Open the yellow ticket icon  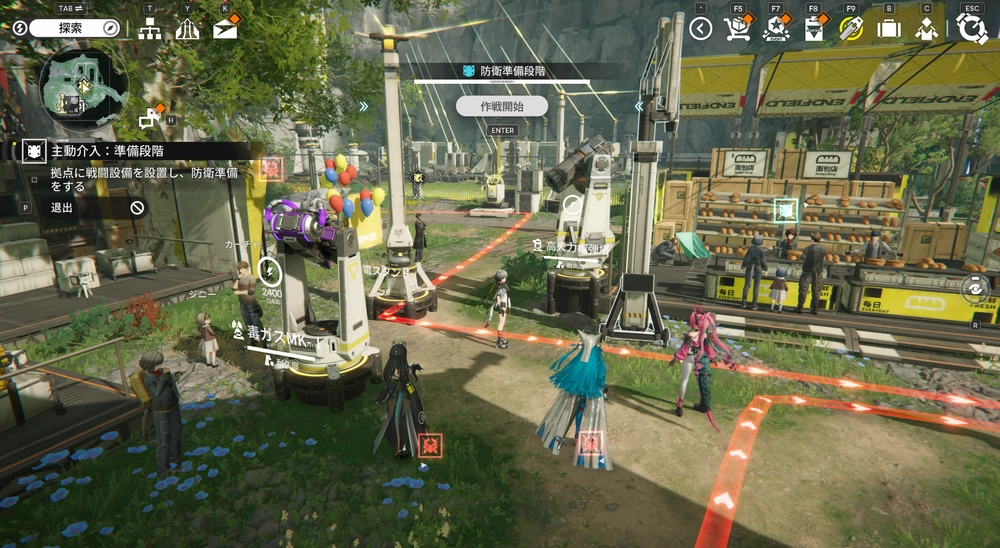tap(851, 29)
